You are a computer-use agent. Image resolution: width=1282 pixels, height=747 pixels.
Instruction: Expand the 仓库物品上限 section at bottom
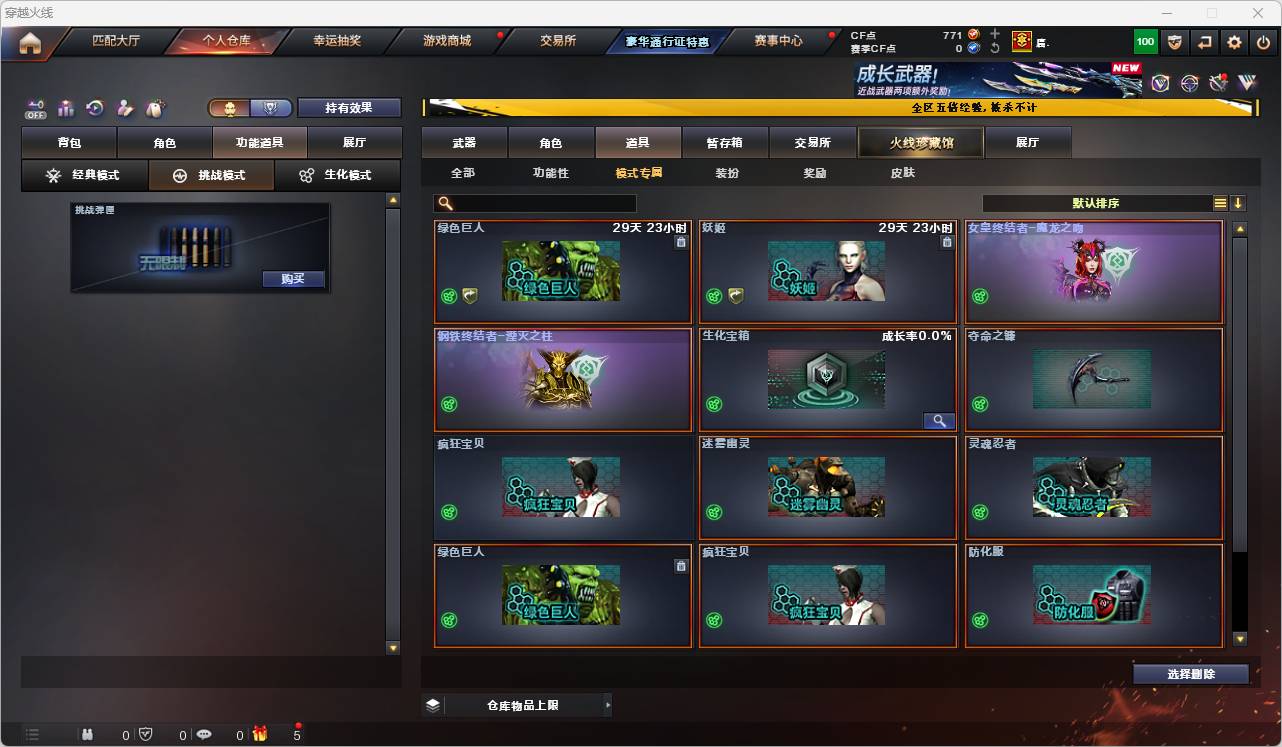pos(519,704)
